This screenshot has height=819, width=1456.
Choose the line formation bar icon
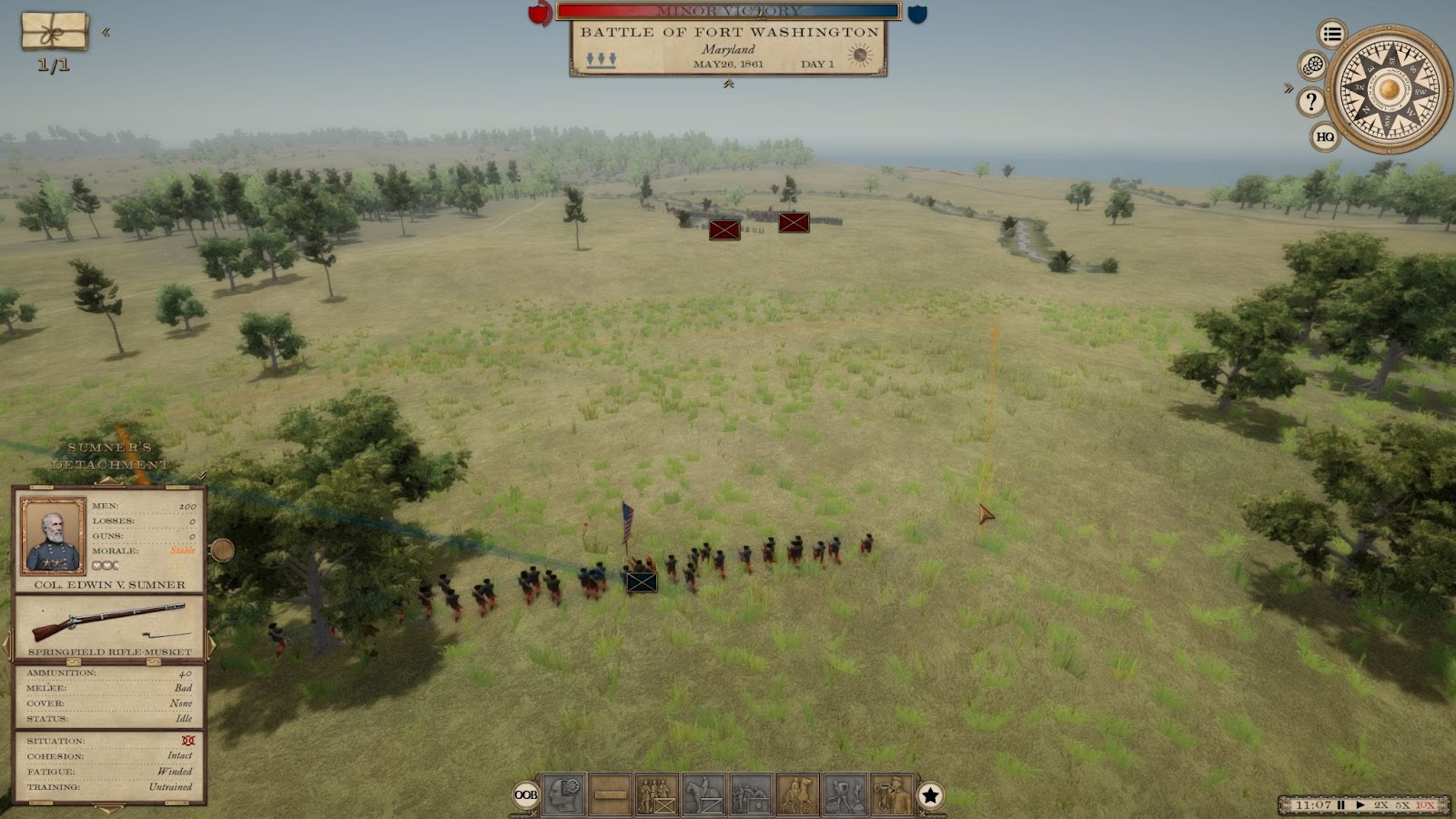pos(610,795)
